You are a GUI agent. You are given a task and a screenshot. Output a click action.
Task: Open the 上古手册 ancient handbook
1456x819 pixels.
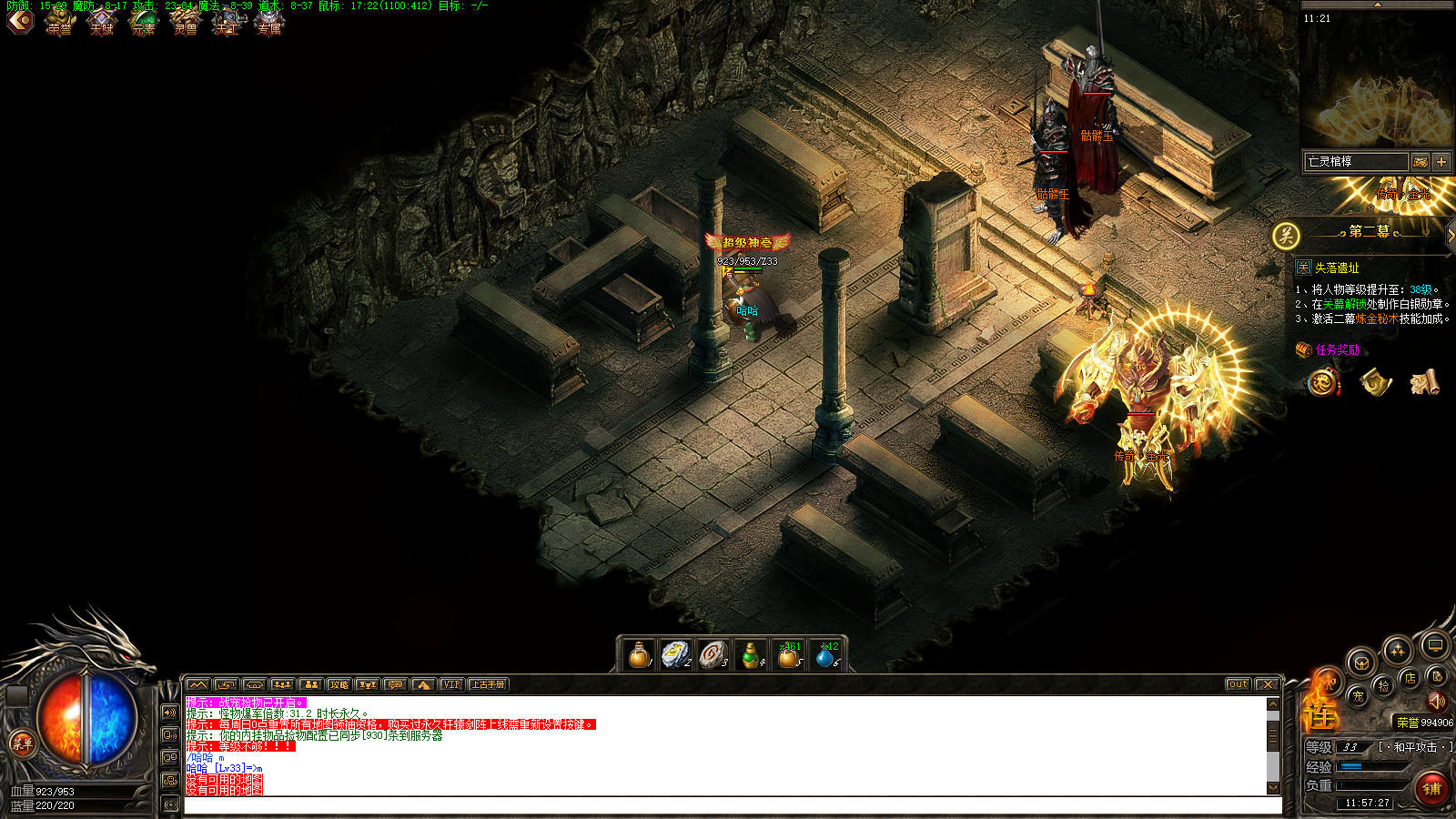click(x=488, y=684)
